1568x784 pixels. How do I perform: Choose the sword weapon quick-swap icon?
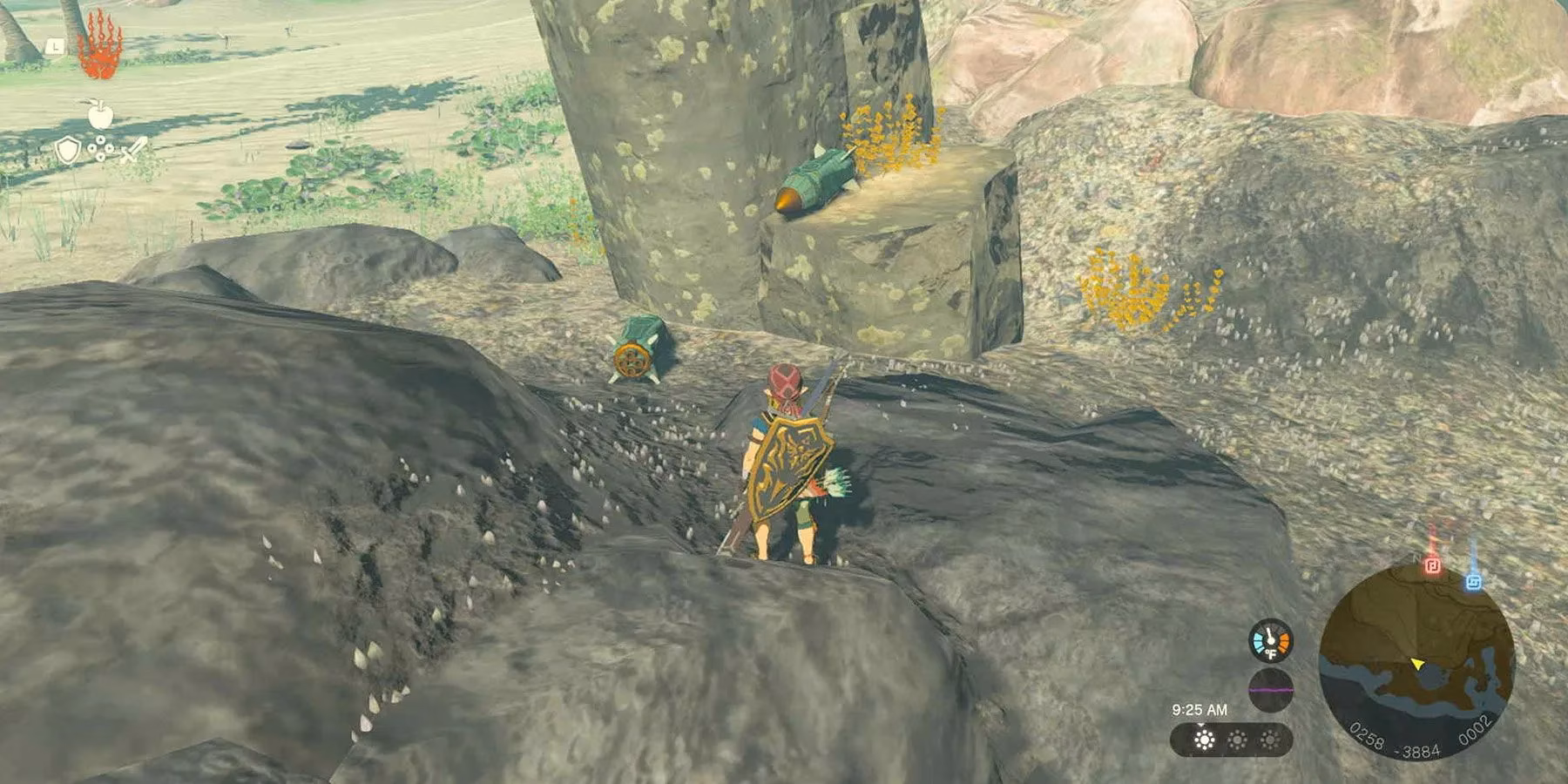133,150
